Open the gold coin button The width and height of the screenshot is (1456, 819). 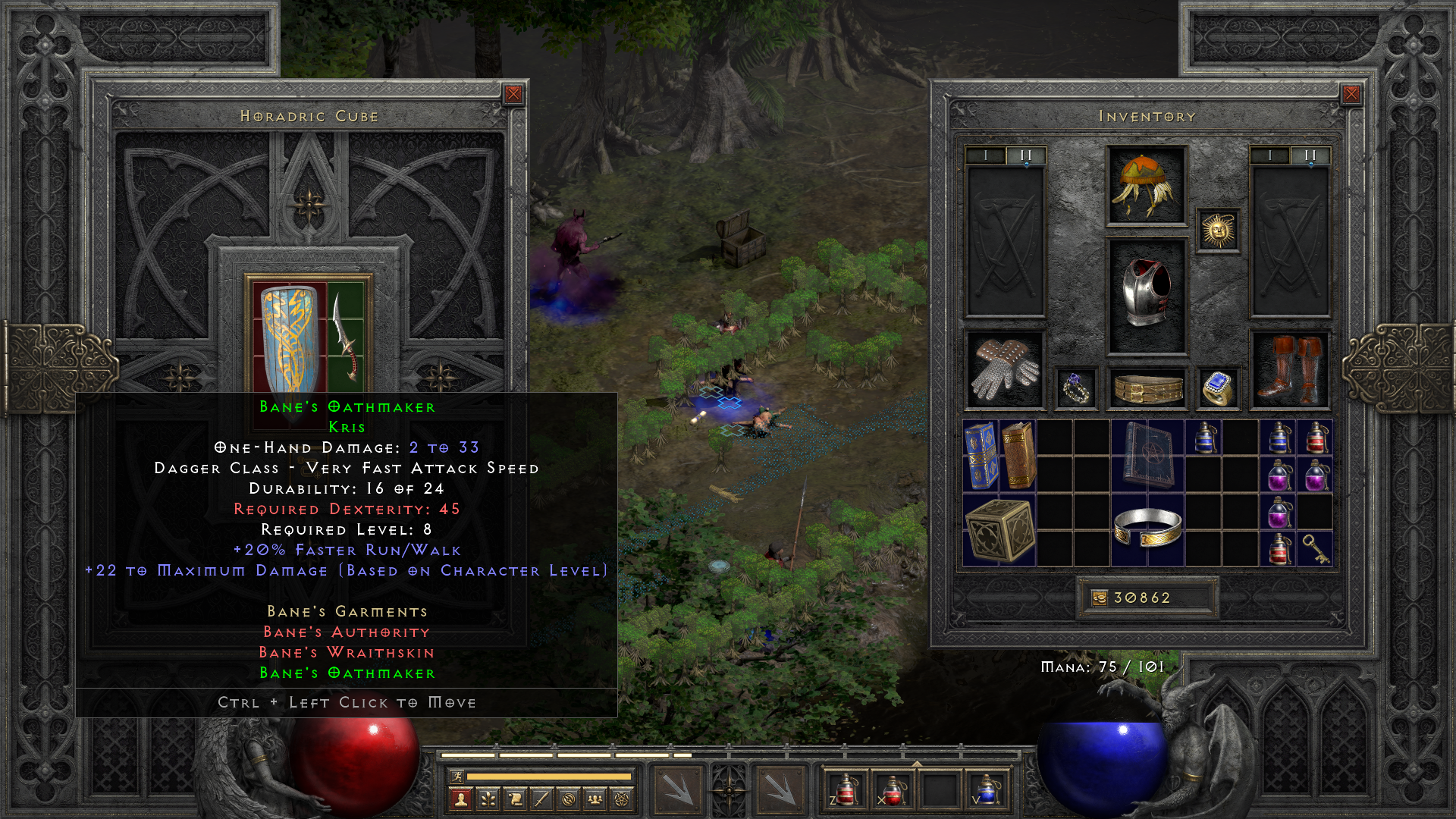tap(1100, 598)
